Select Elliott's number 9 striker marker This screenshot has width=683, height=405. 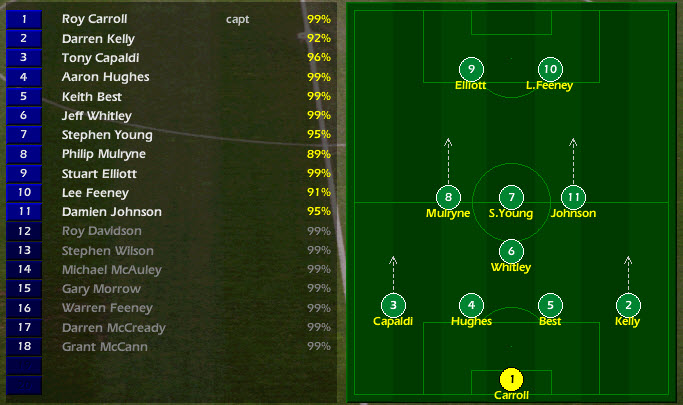coord(472,69)
